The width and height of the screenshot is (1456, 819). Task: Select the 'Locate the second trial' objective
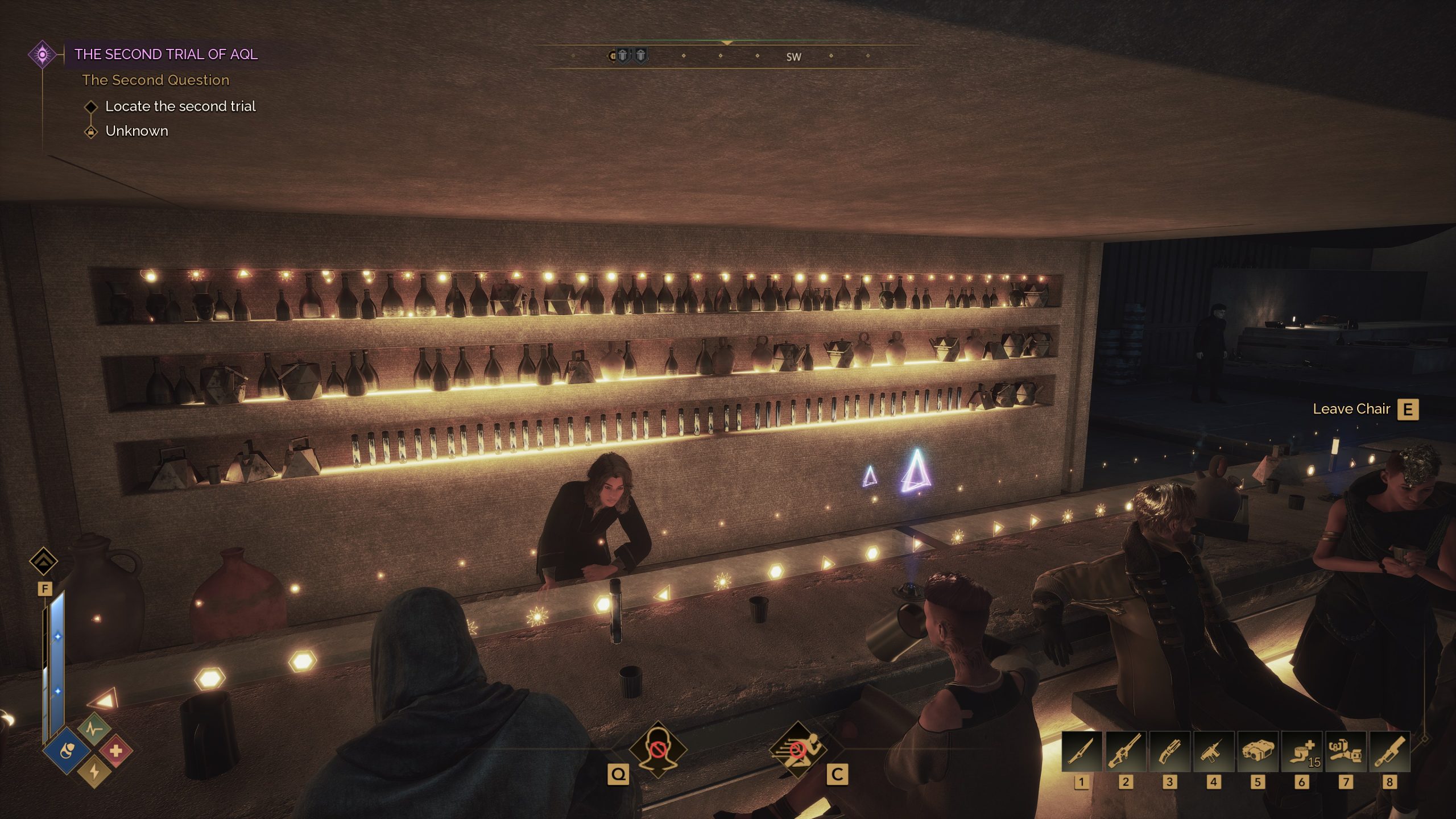(180, 106)
